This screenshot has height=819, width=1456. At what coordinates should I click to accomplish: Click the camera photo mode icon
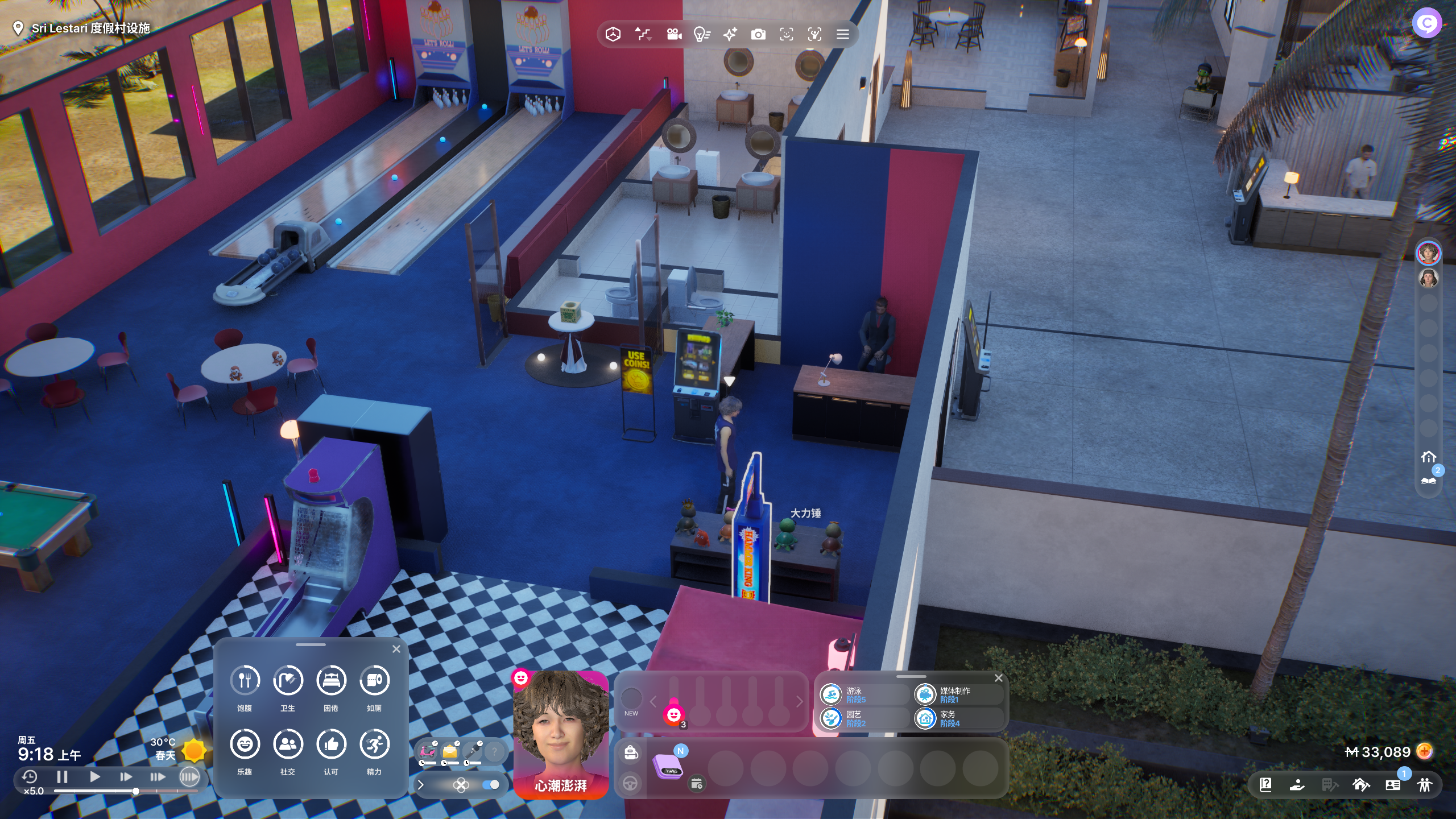pyautogui.click(x=758, y=35)
